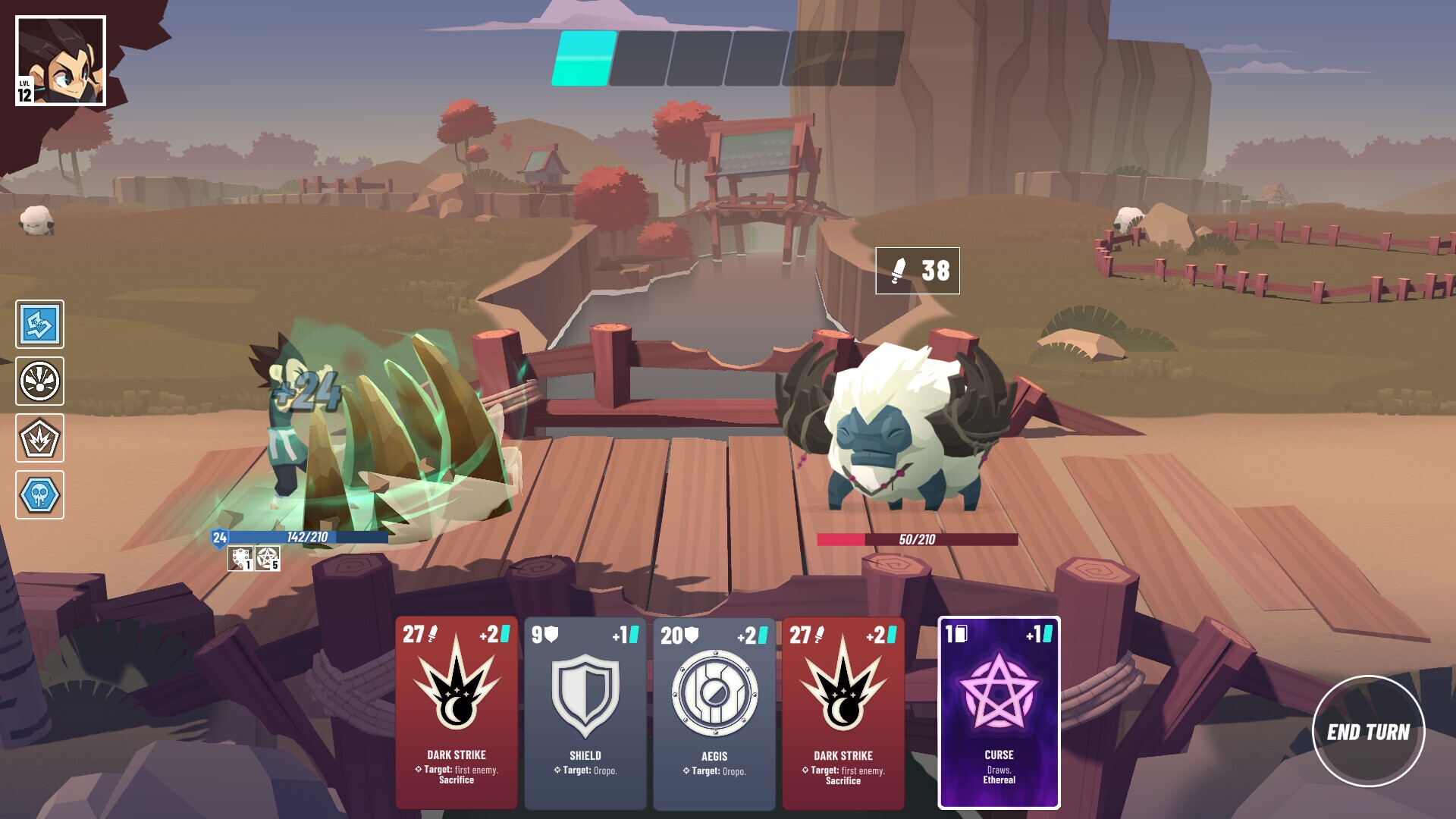Click the explosion pentagon ability icon
This screenshot has width=1456, height=819.
tap(40, 438)
